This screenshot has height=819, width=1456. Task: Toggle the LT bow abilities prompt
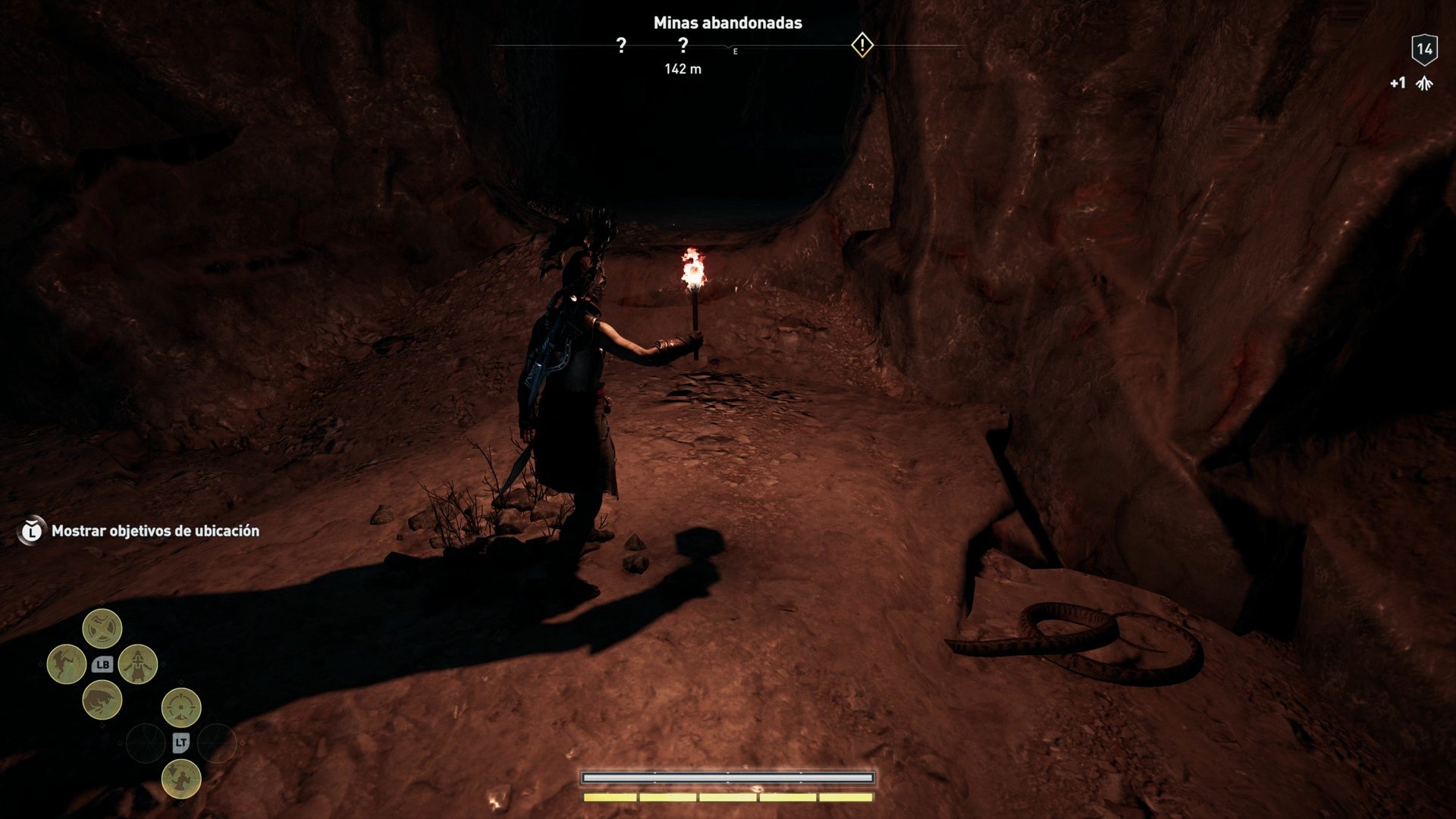[x=181, y=742]
